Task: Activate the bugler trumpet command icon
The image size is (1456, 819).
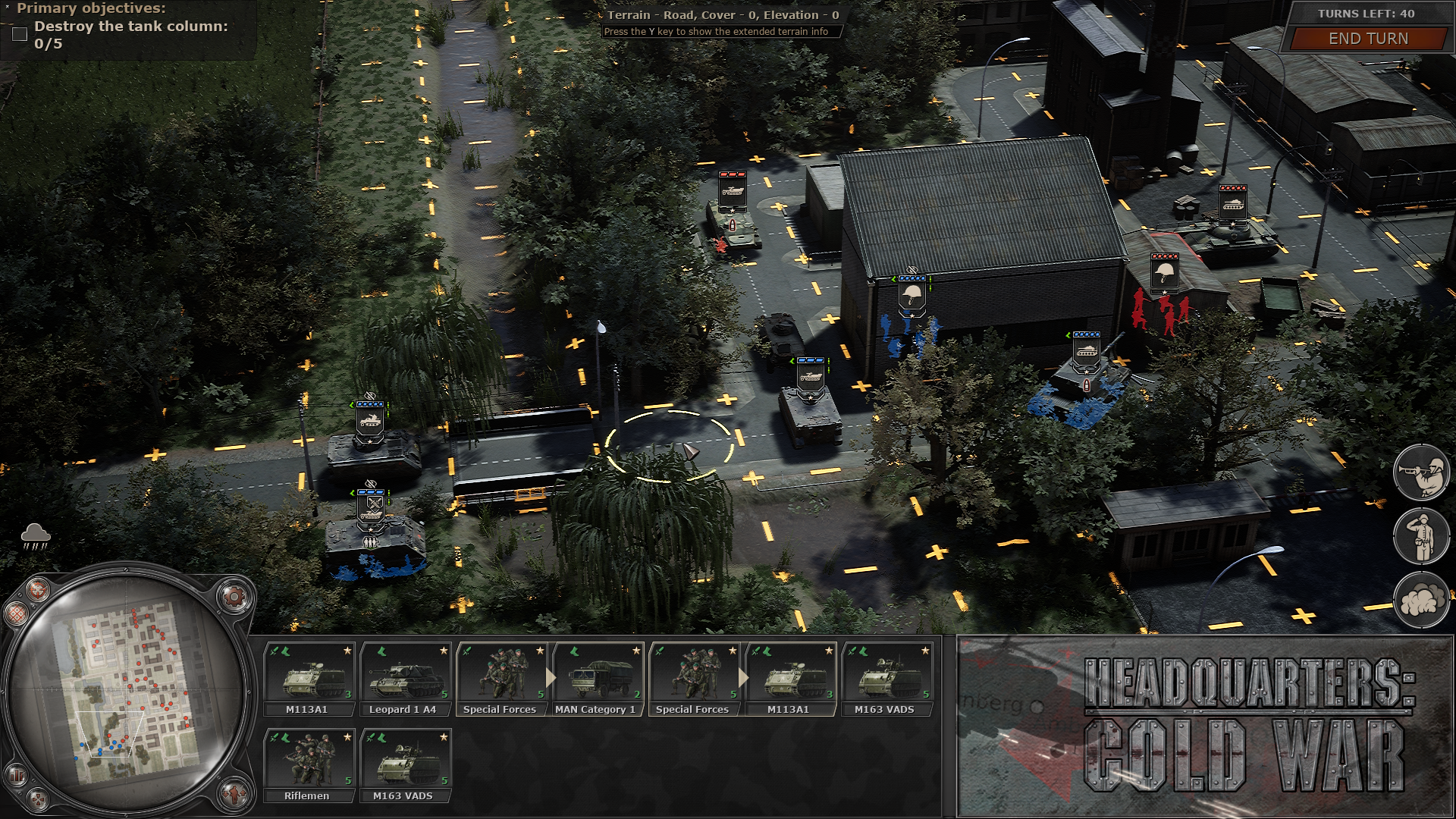Action: pyautogui.click(x=1420, y=472)
